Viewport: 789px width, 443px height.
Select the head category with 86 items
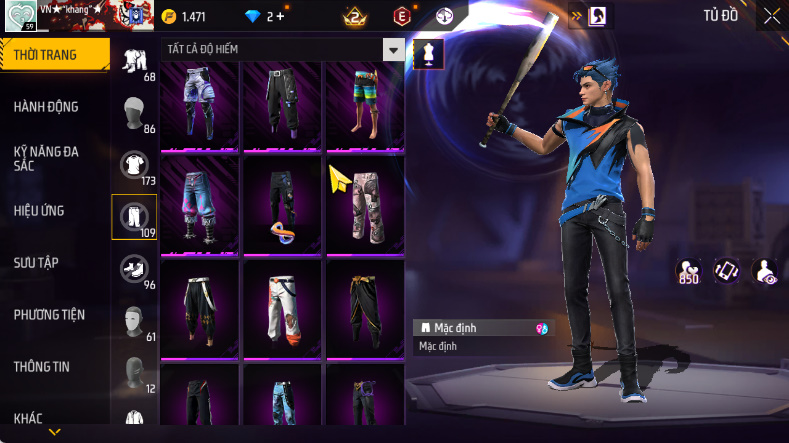coord(134,112)
